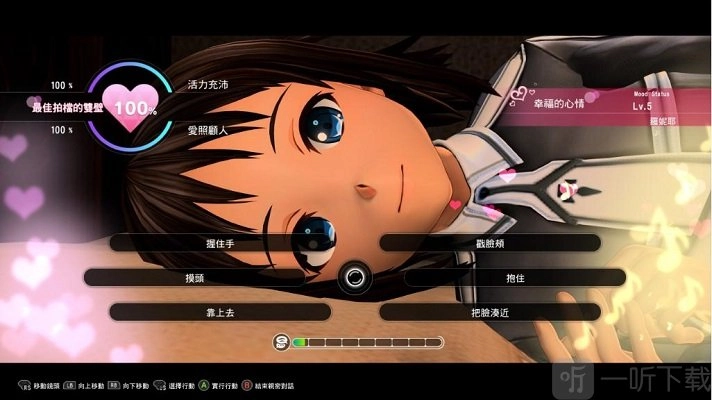Screen dimensions: 712x400
Task: Select the 摸頭 action option
Action: [x=194, y=277]
